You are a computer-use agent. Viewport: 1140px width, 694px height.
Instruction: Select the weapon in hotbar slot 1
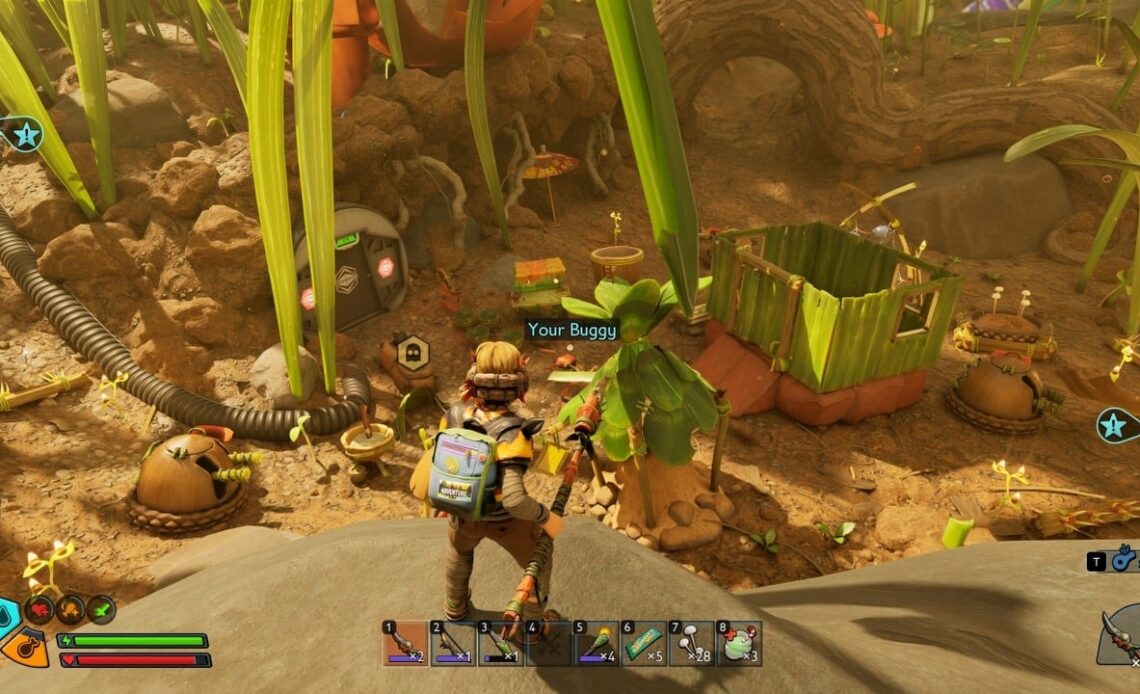[x=404, y=643]
